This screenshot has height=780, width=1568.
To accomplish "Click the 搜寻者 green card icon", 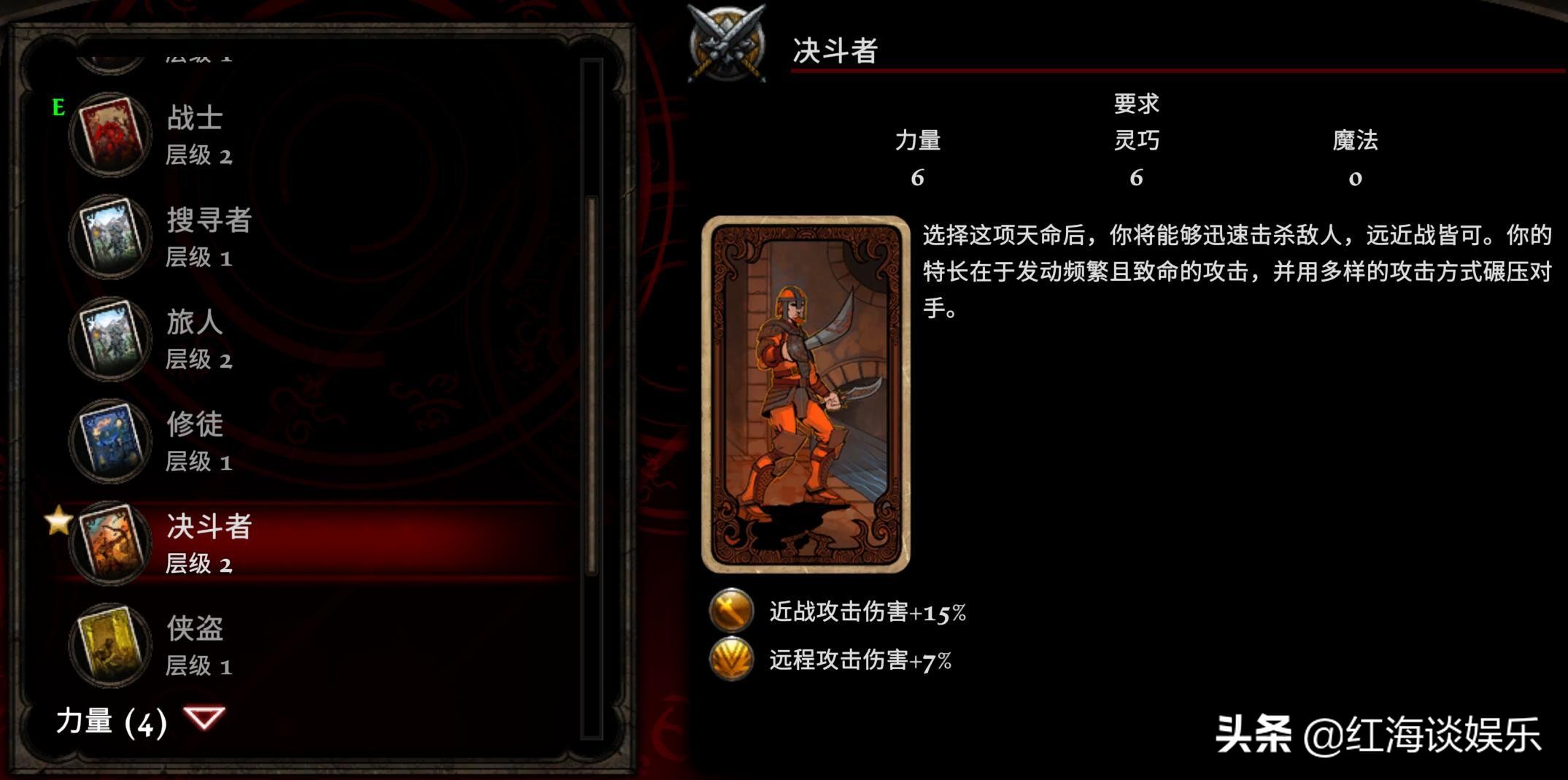I will point(109,236).
